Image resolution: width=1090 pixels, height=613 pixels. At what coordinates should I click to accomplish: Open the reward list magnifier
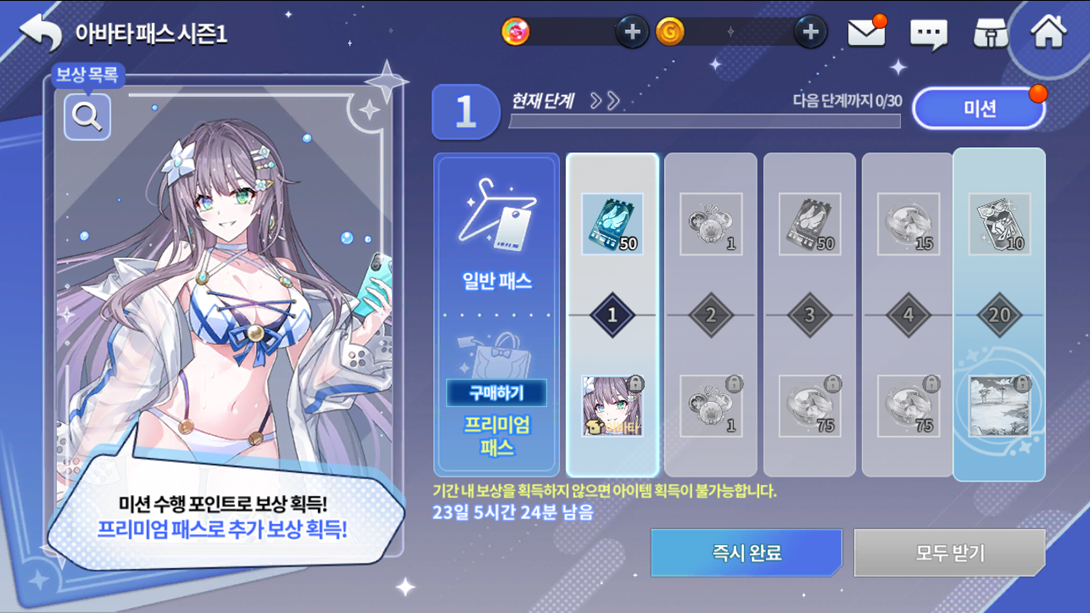tap(87, 117)
